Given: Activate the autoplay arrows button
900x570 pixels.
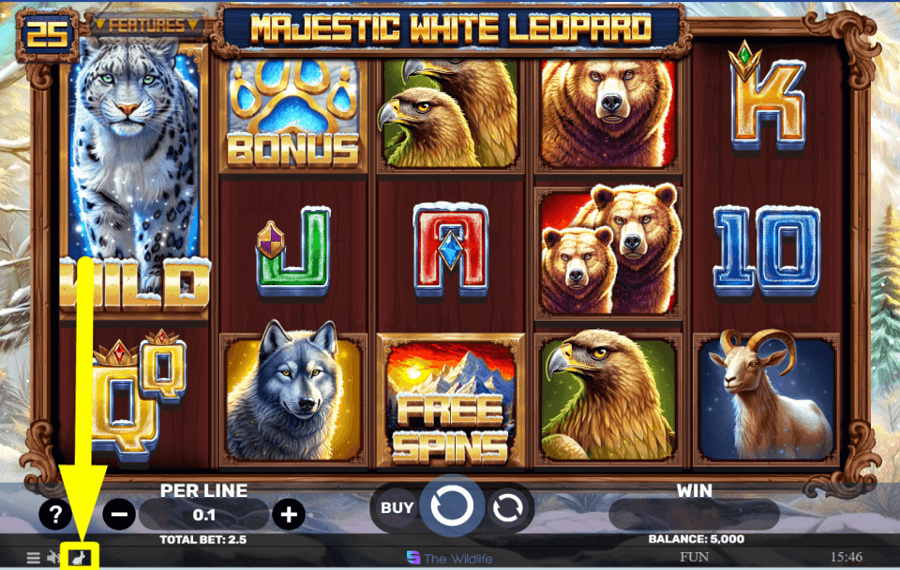Looking at the screenshot, I should point(508,508).
